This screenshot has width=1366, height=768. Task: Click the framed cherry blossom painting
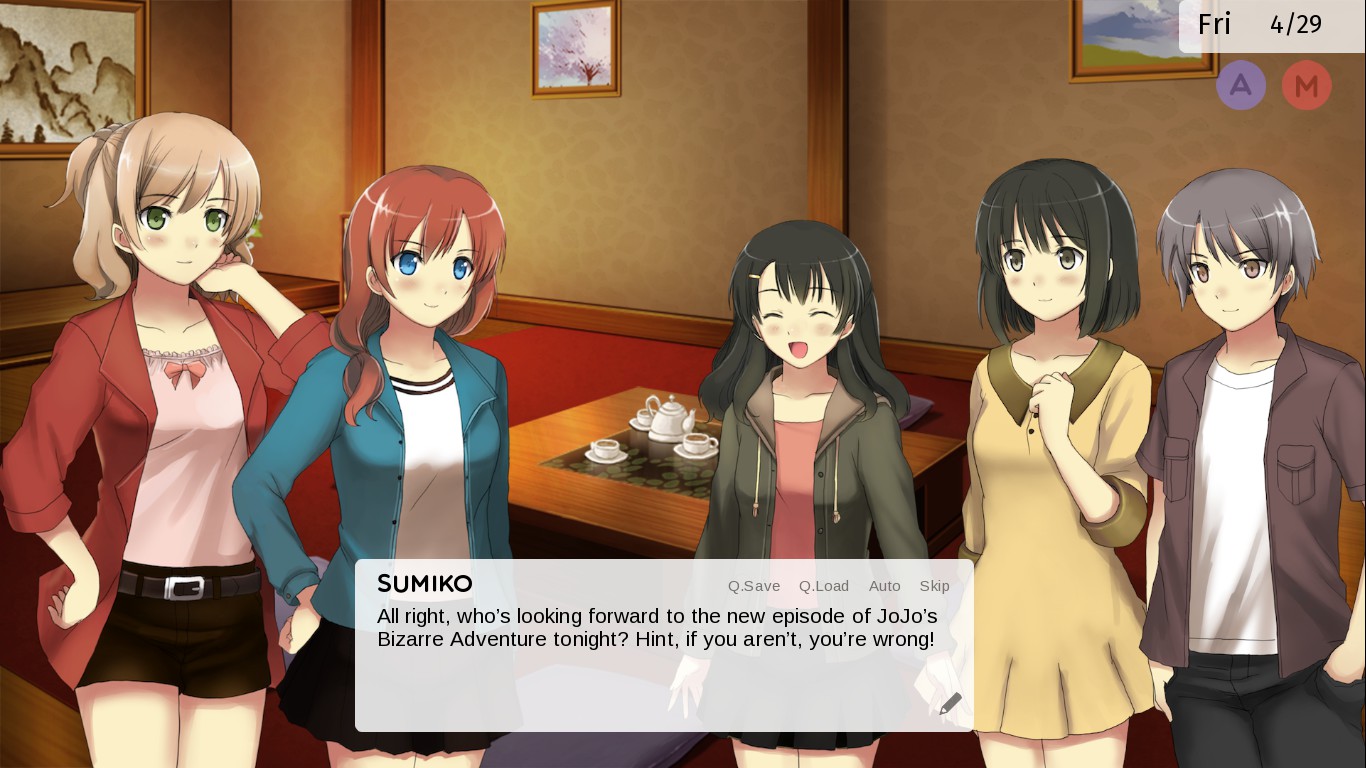click(574, 51)
